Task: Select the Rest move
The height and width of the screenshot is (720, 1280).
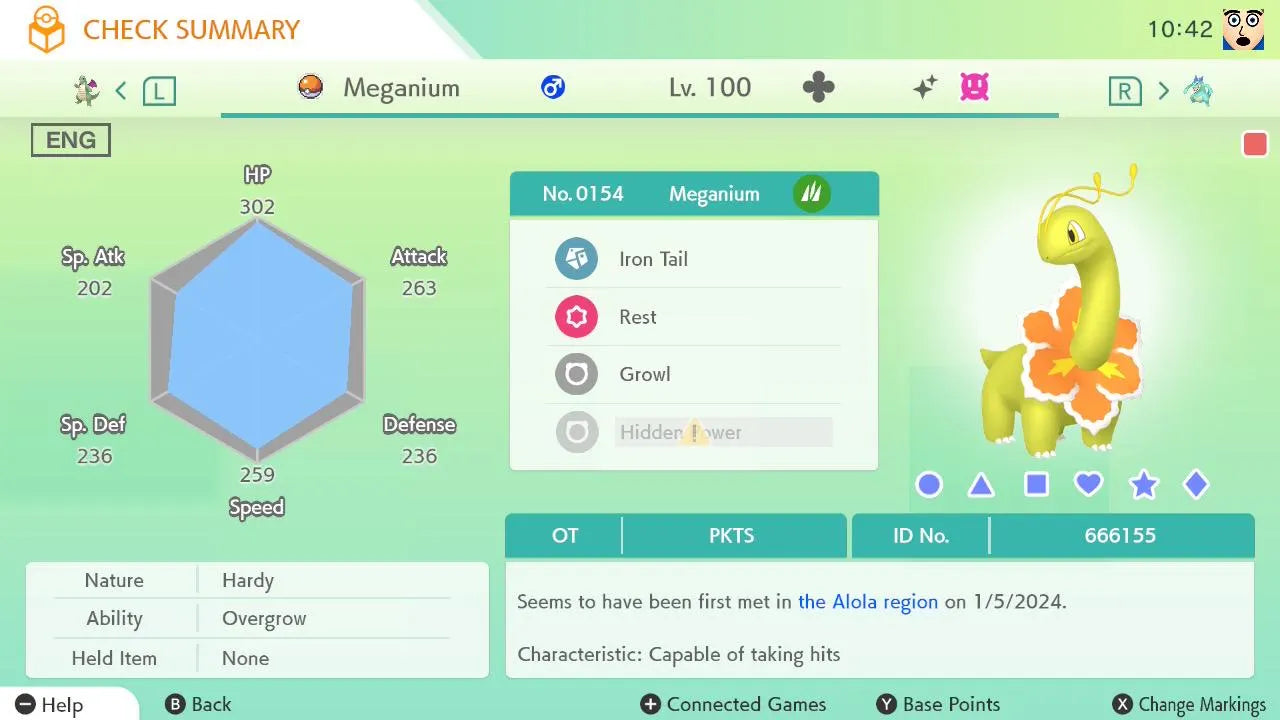Action: click(692, 317)
